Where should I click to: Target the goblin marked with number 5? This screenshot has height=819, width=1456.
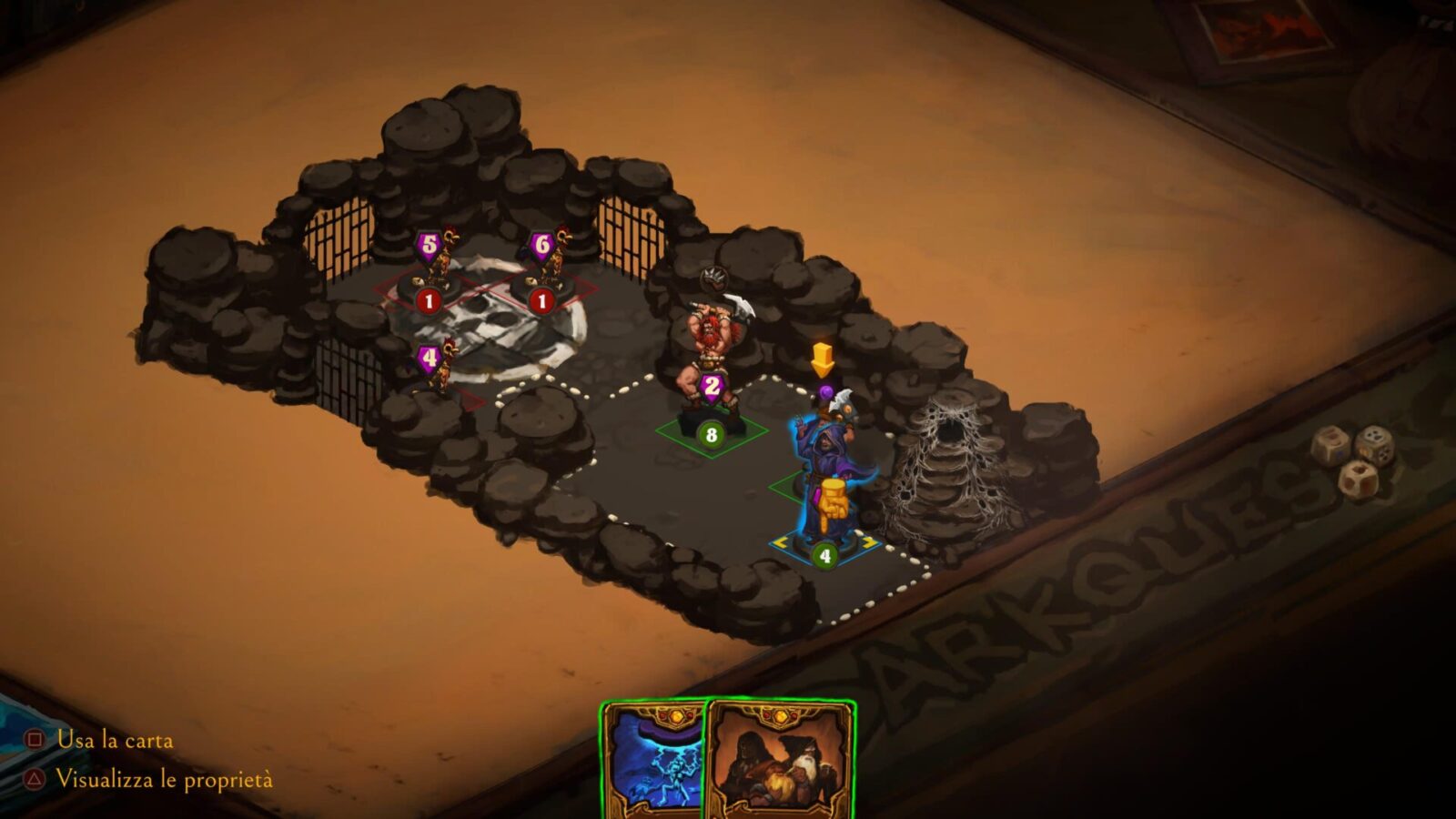click(437, 268)
